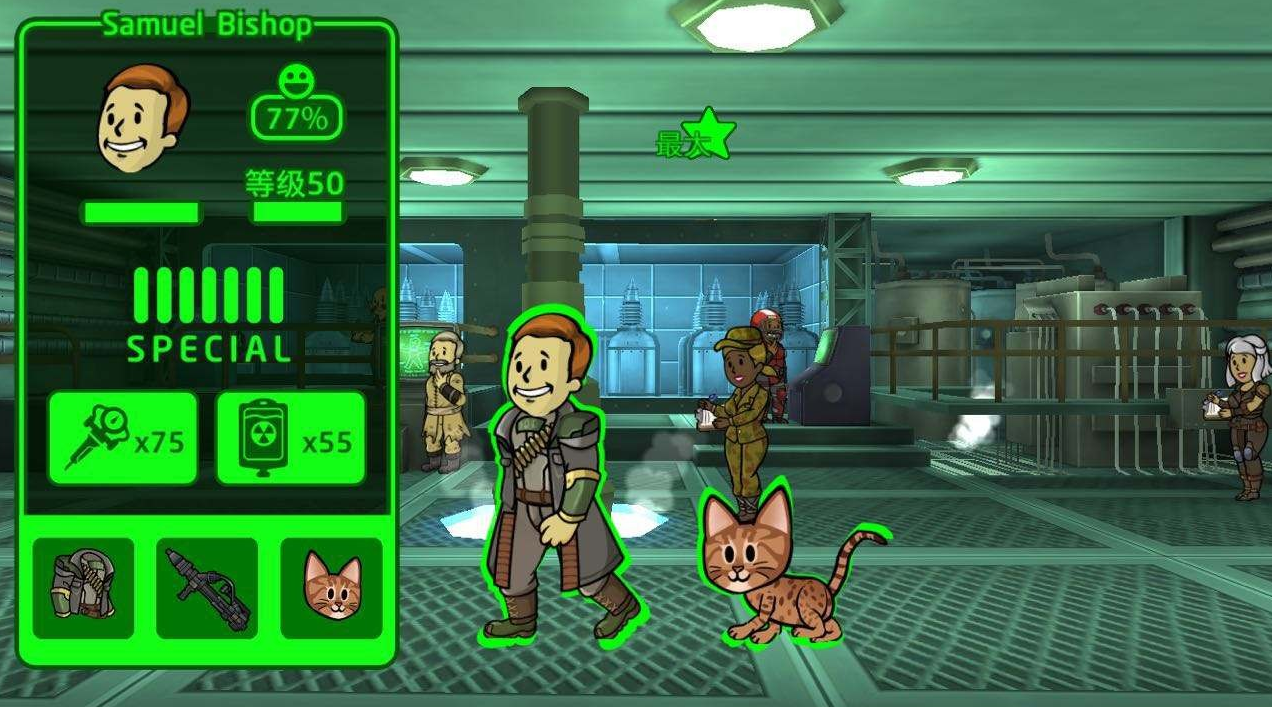Click Samuel Bishop's portrait face
1272x707 pixels.
tap(141, 120)
